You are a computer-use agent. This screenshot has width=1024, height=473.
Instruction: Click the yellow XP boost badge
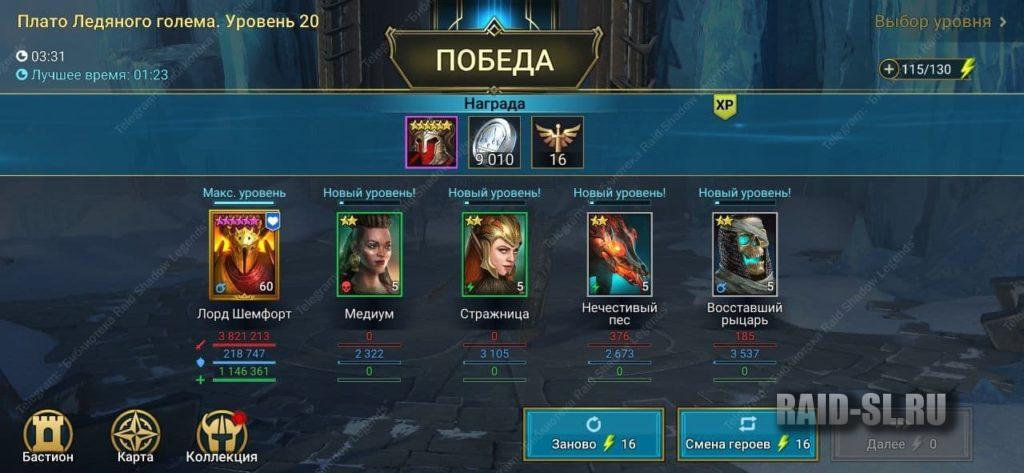tap(725, 105)
